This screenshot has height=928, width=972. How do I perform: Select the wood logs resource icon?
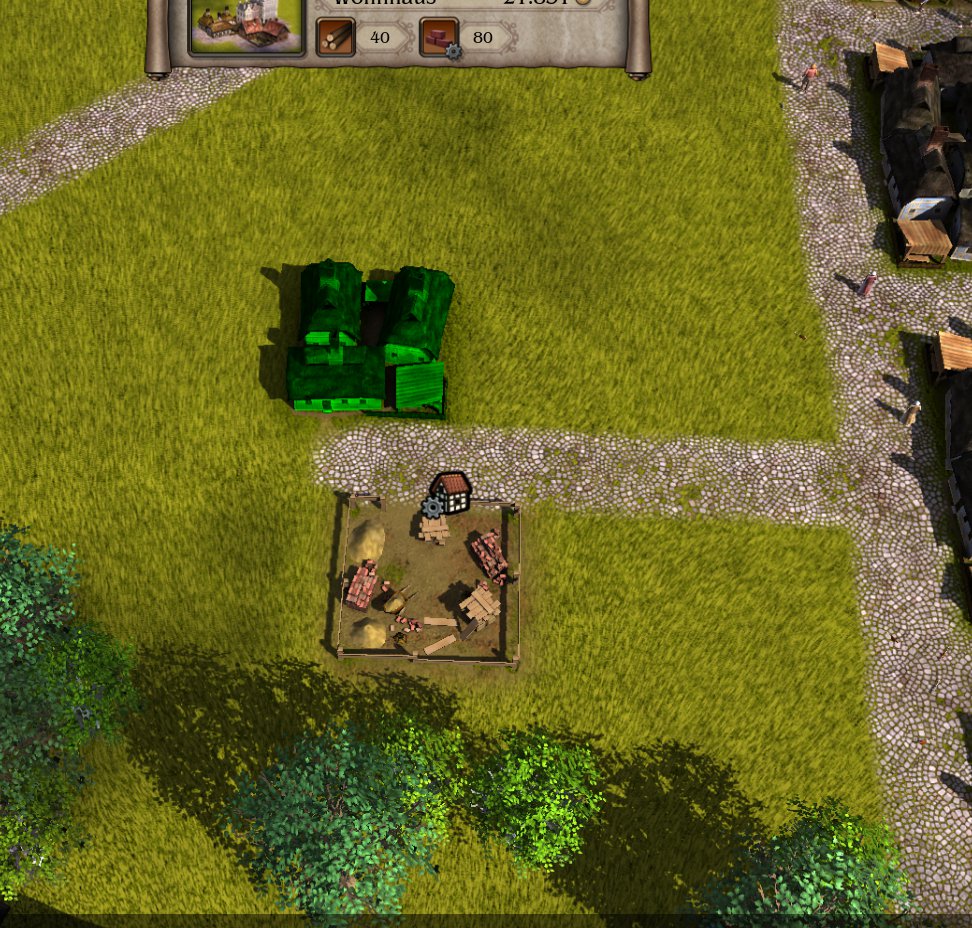(335, 38)
